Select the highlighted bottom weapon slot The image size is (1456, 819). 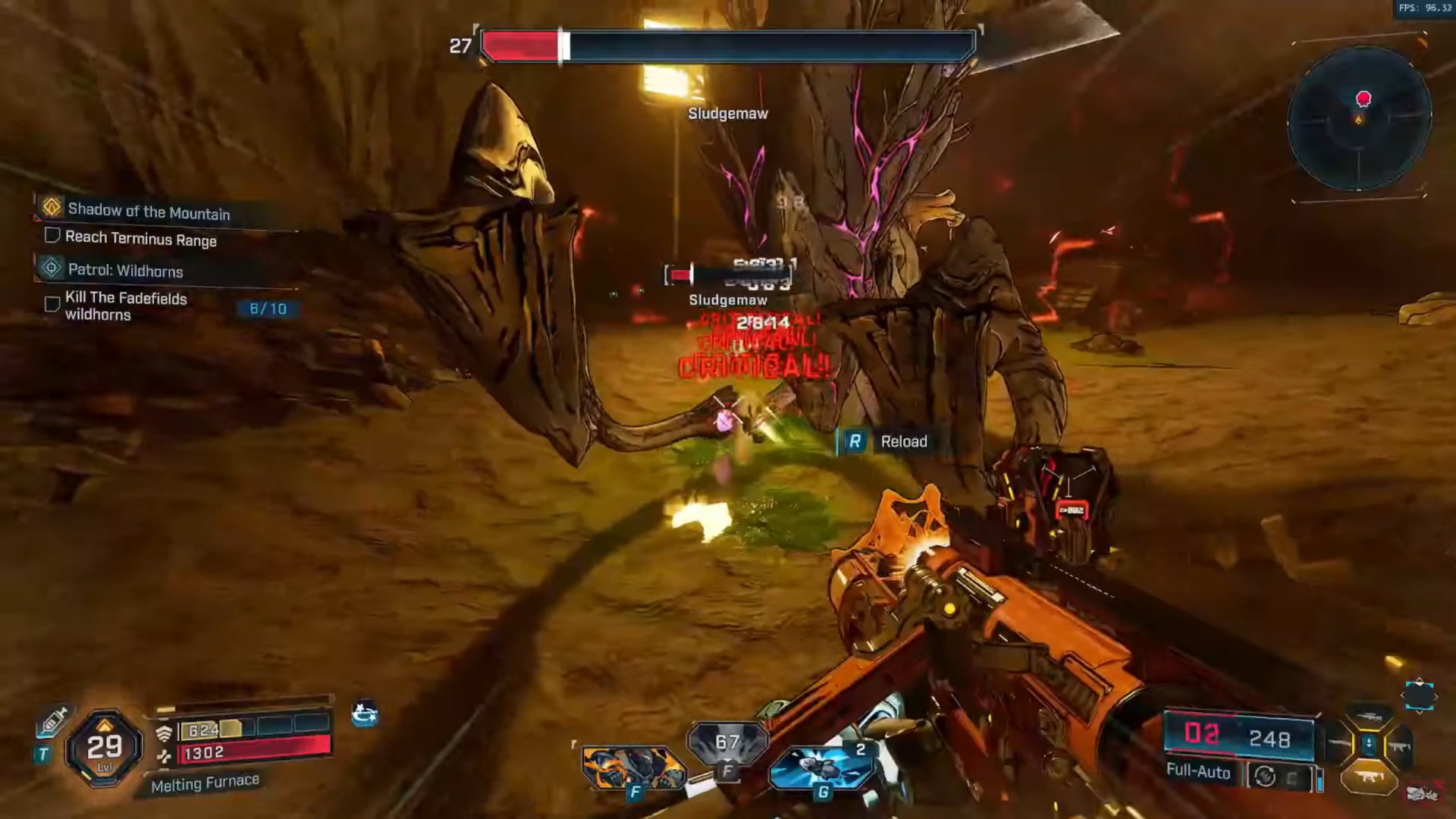(1369, 777)
